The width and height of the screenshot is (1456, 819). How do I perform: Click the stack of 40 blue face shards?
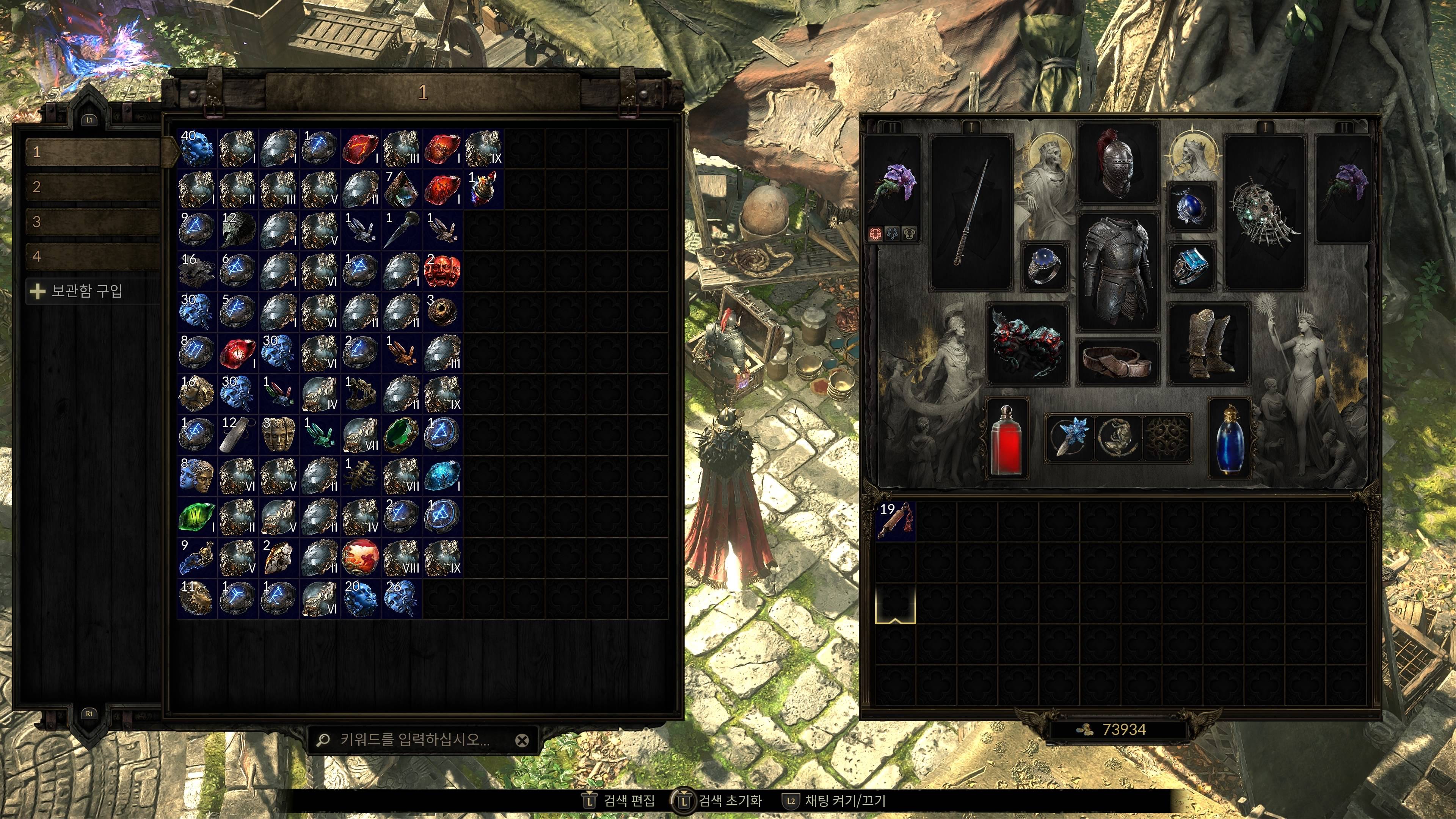(197, 148)
